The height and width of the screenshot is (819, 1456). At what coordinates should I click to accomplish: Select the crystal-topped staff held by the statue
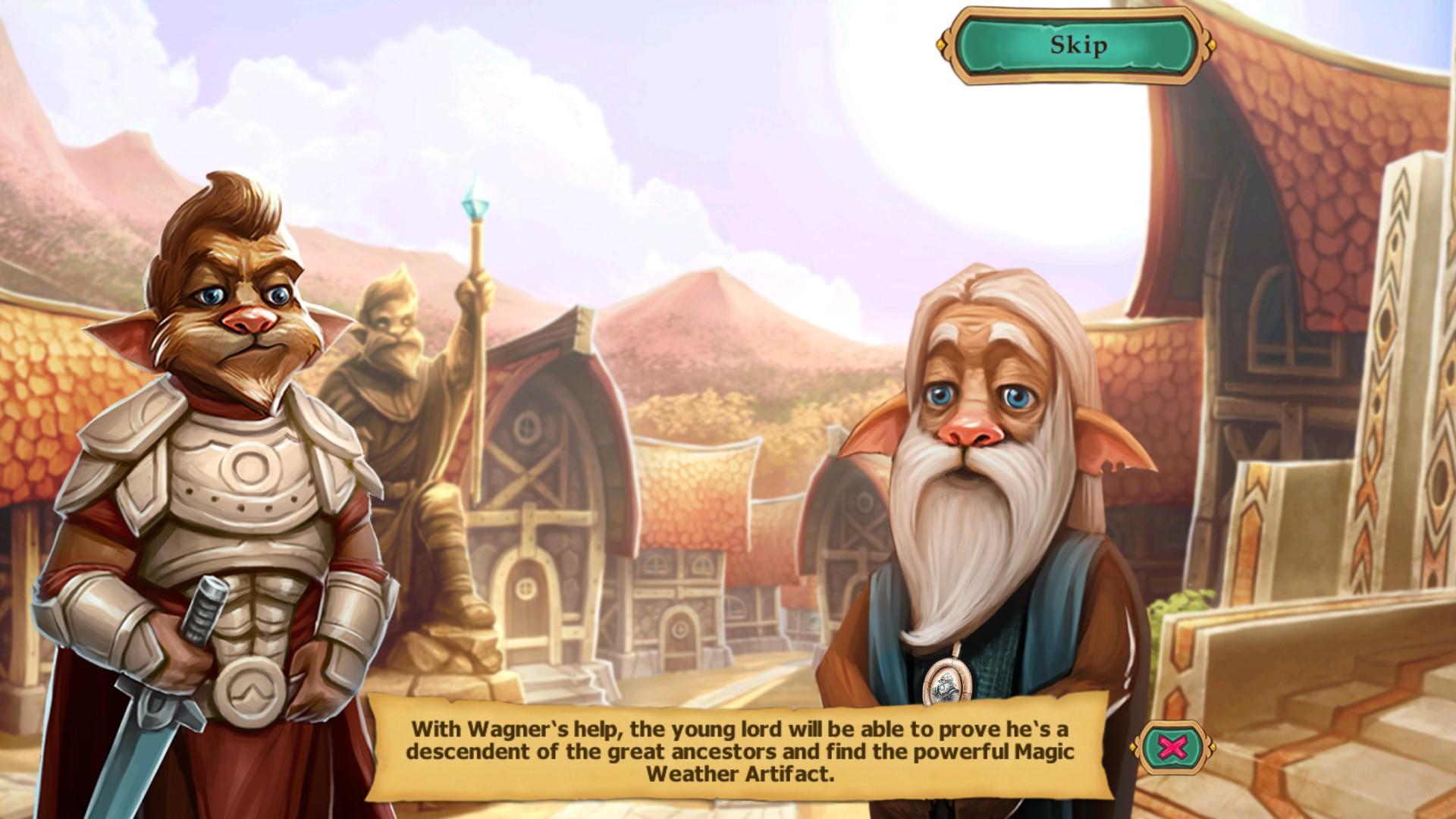click(478, 212)
